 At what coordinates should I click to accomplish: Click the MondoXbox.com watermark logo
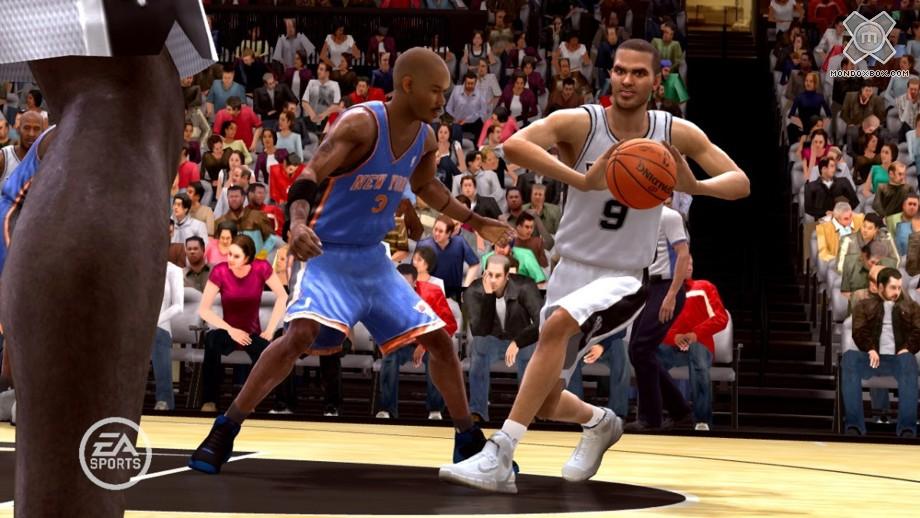pyautogui.click(x=869, y=42)
